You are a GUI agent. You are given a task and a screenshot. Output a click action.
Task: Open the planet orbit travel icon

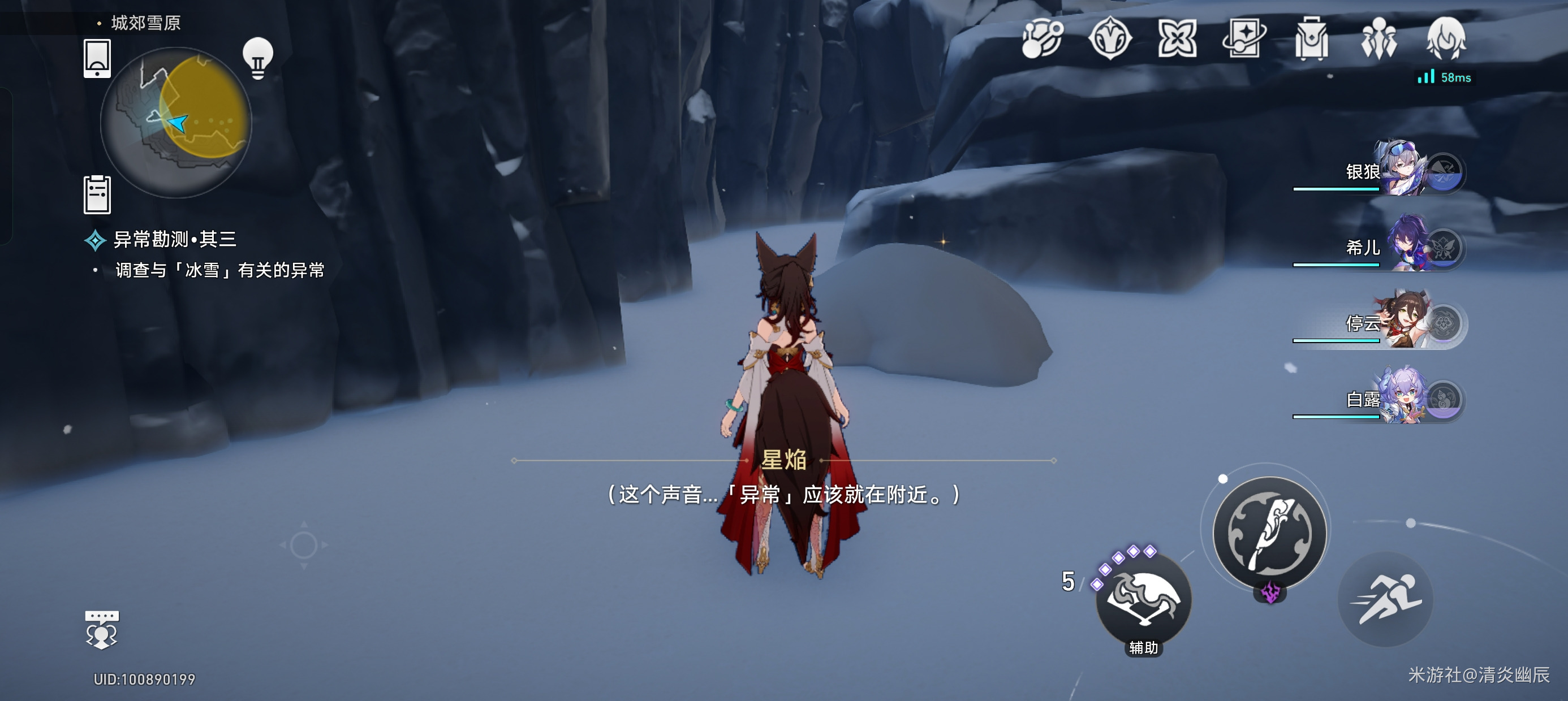click(1042, 38)
